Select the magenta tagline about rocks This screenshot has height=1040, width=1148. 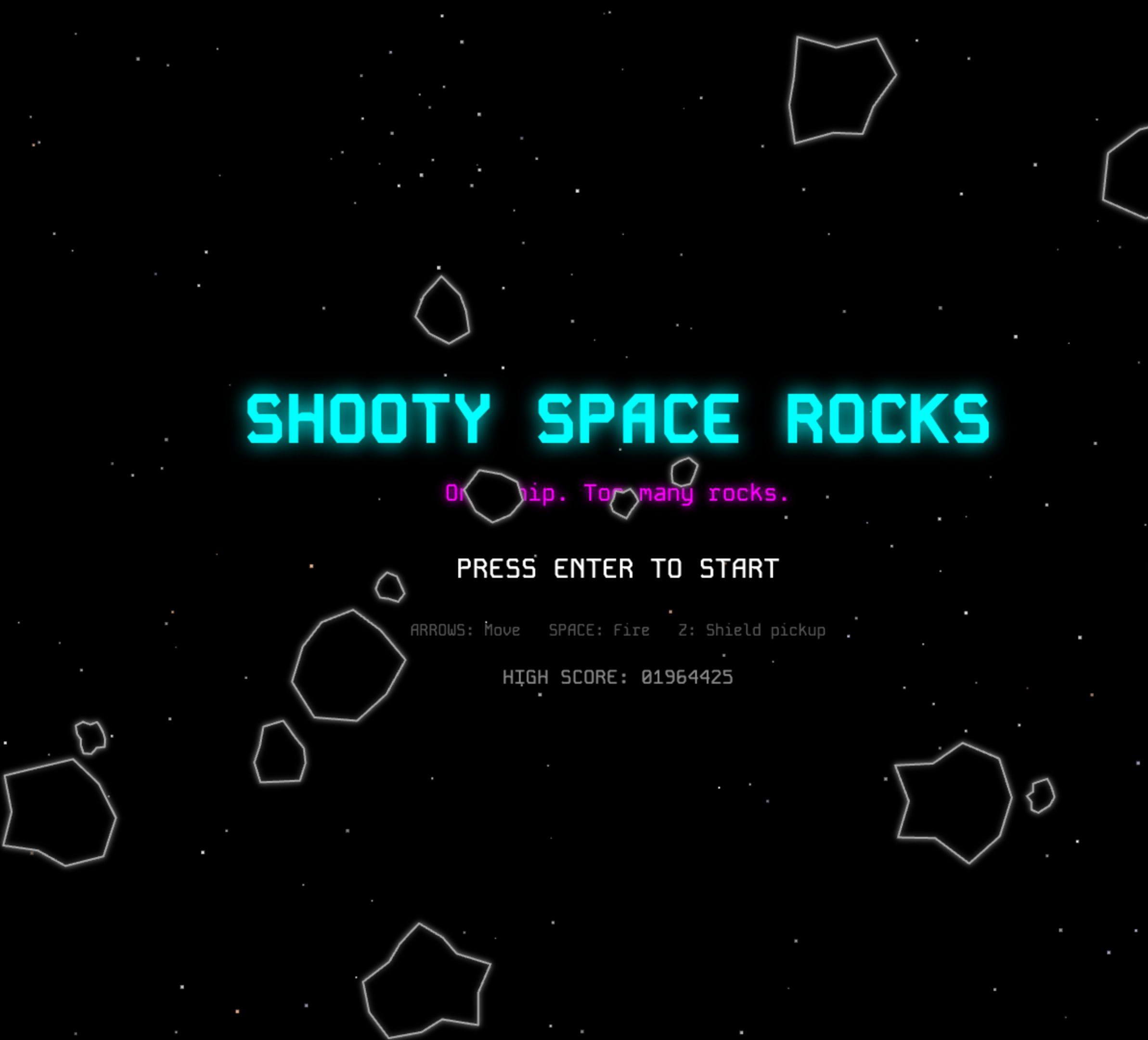618,494
